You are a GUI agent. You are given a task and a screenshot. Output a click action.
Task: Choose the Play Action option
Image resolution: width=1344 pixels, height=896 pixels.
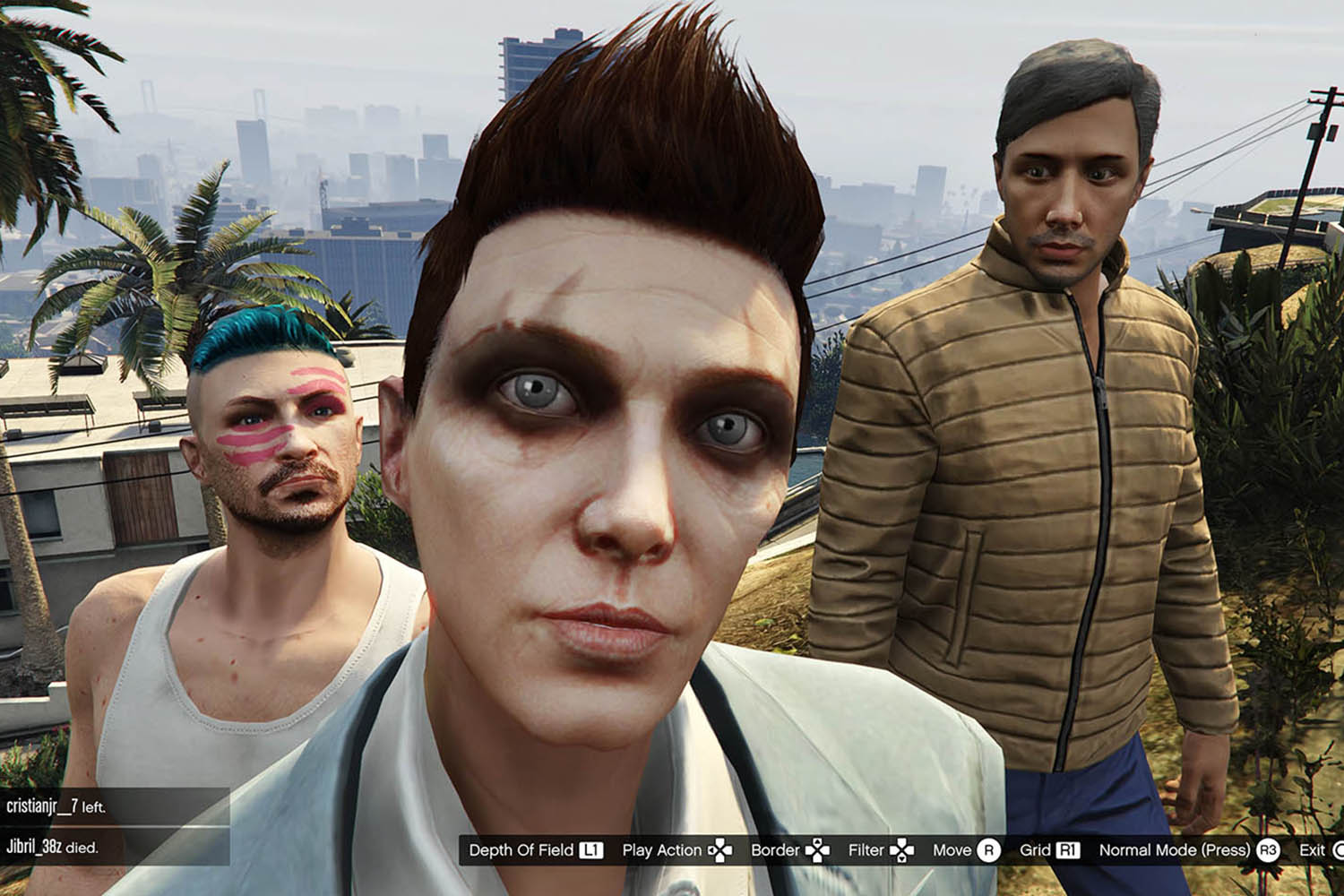click(676, 850)
